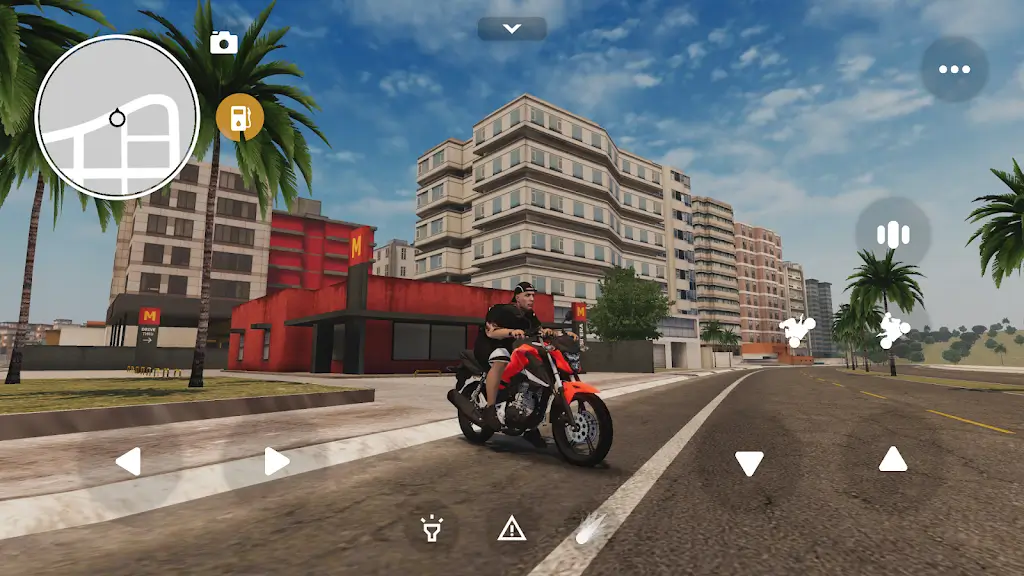Steer left with the left arrow
The image size is (1024, 576).
click(128, 461)
